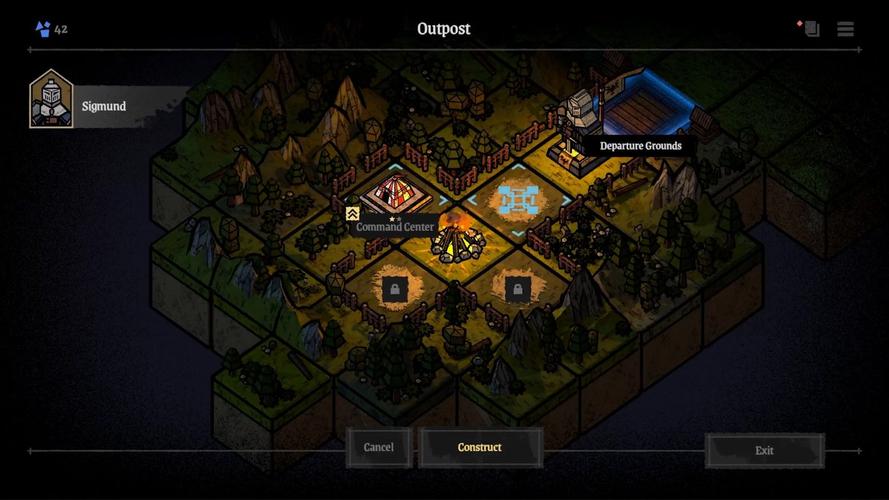Exit the Outpost screen
Viewport: 889px width, 500px height.
coord(764,451)
